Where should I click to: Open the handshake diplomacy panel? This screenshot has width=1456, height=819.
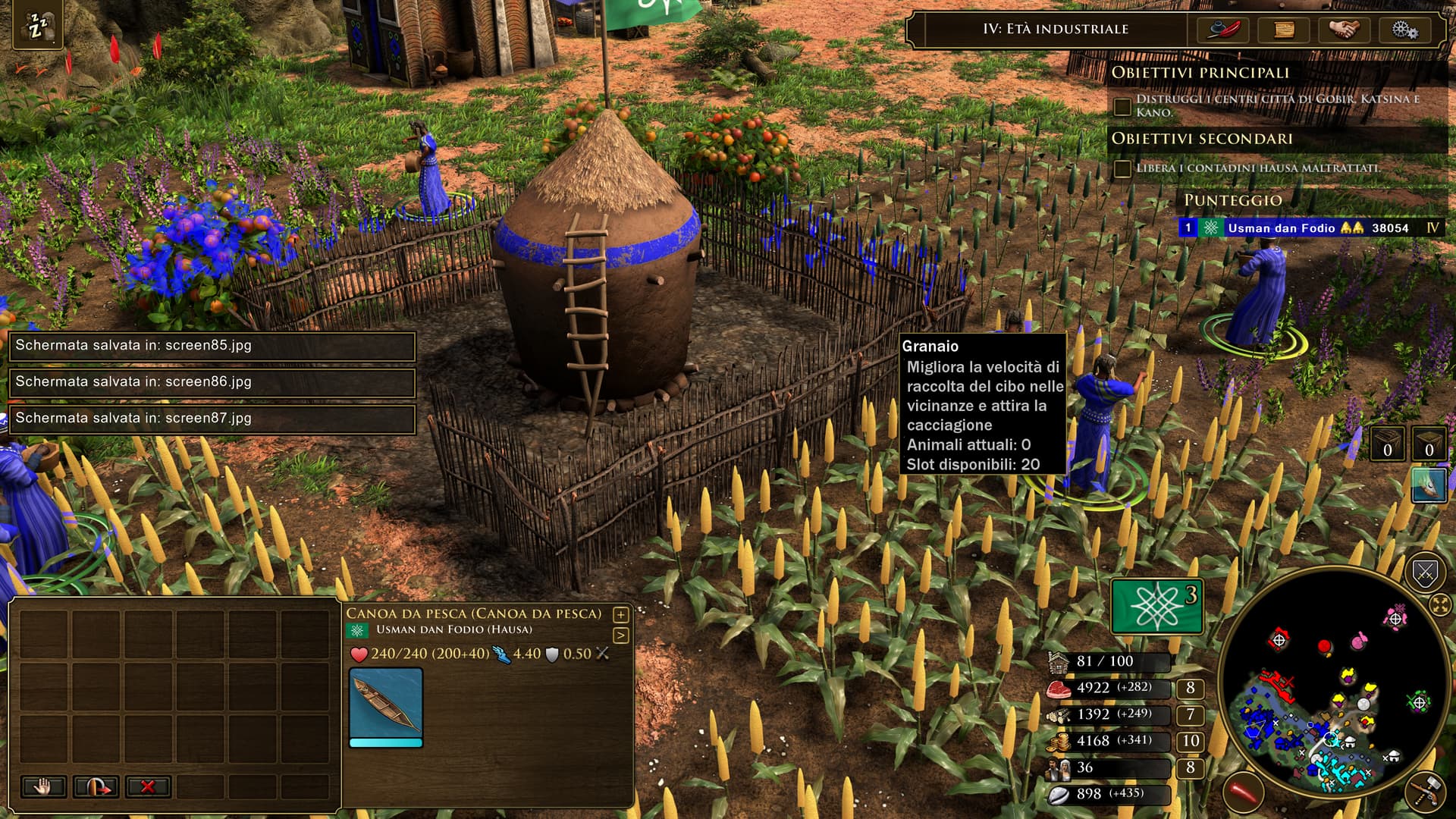(1345, 30)
